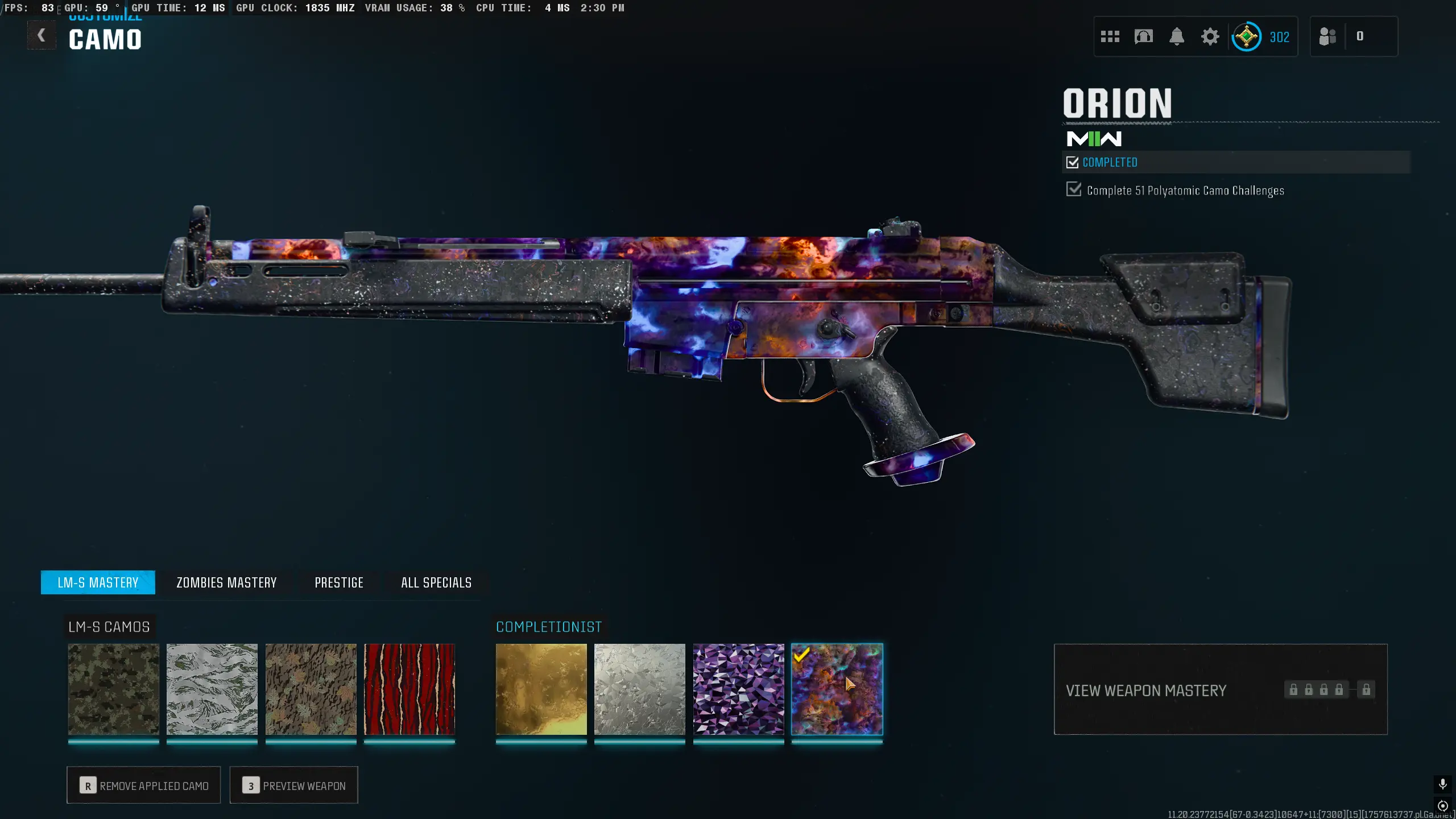Select the dark digital woodland camo
Image resolution: width=1456 pixels, height=819 pixels.
coord(114,689)
